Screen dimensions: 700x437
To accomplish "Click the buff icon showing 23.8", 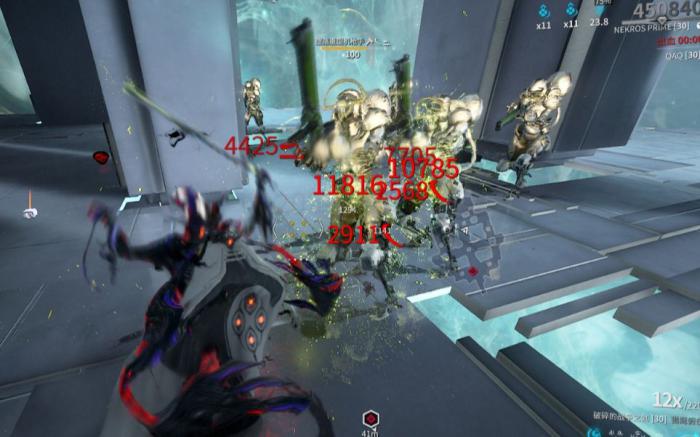I will 600,8.
